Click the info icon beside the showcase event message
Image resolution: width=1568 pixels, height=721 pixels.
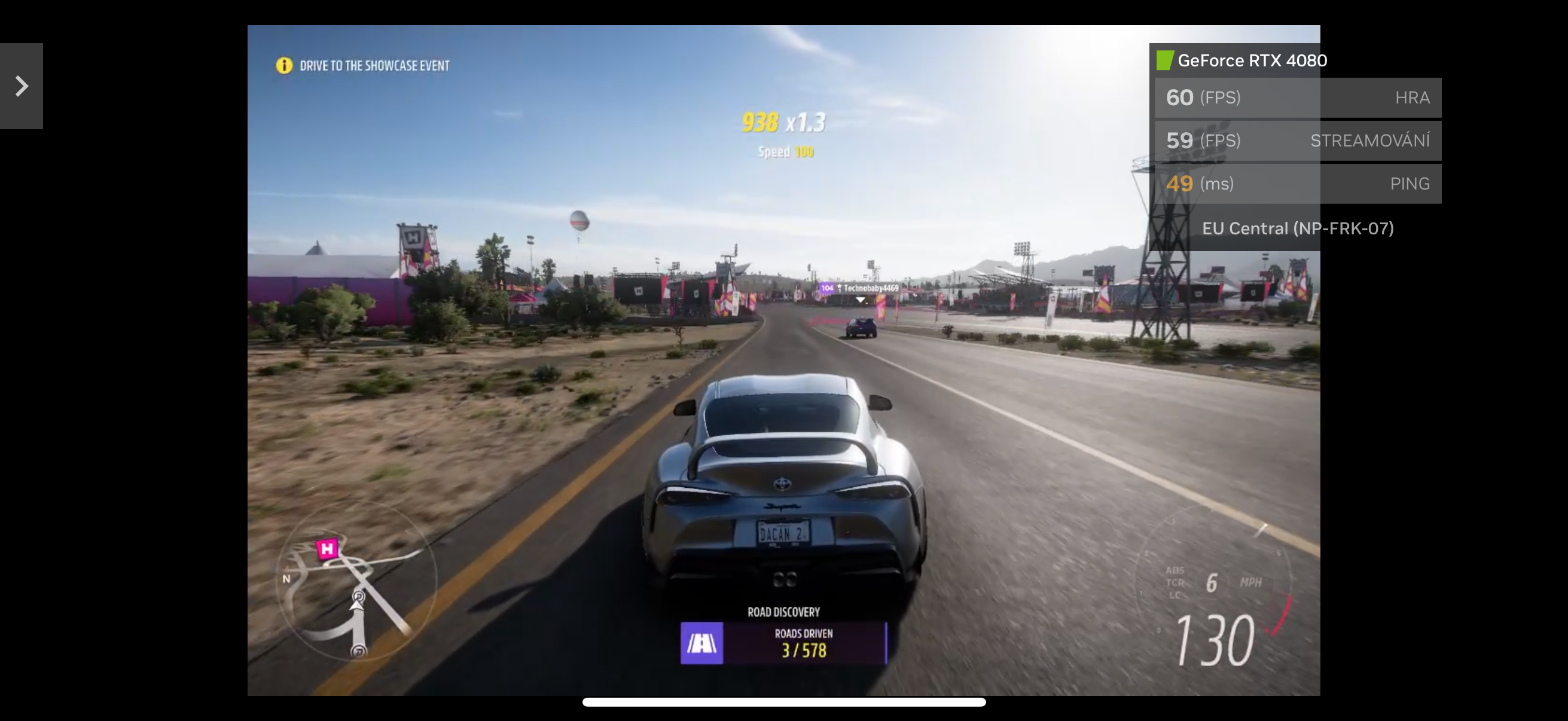[x=283, y=65]
